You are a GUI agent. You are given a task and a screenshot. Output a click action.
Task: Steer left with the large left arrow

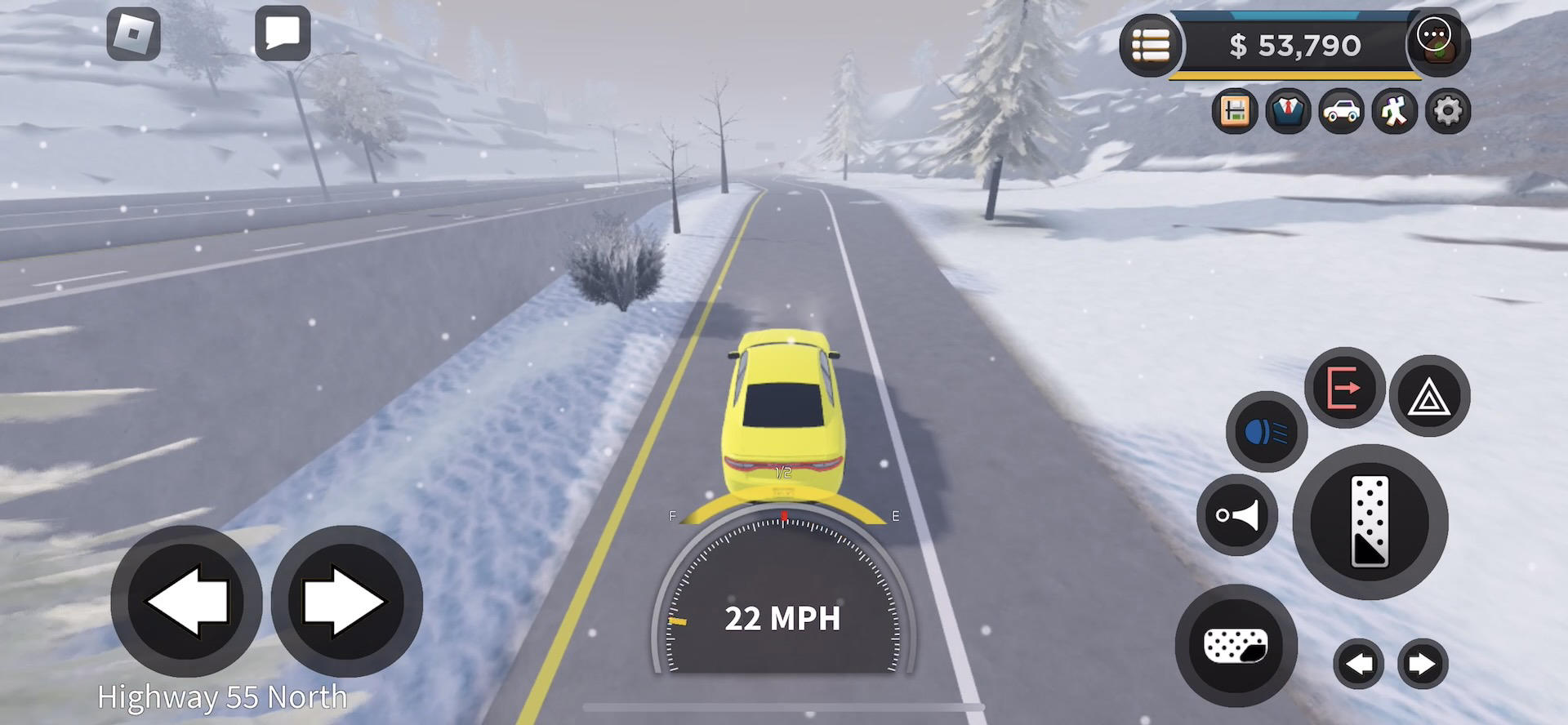tap(186, 601)
